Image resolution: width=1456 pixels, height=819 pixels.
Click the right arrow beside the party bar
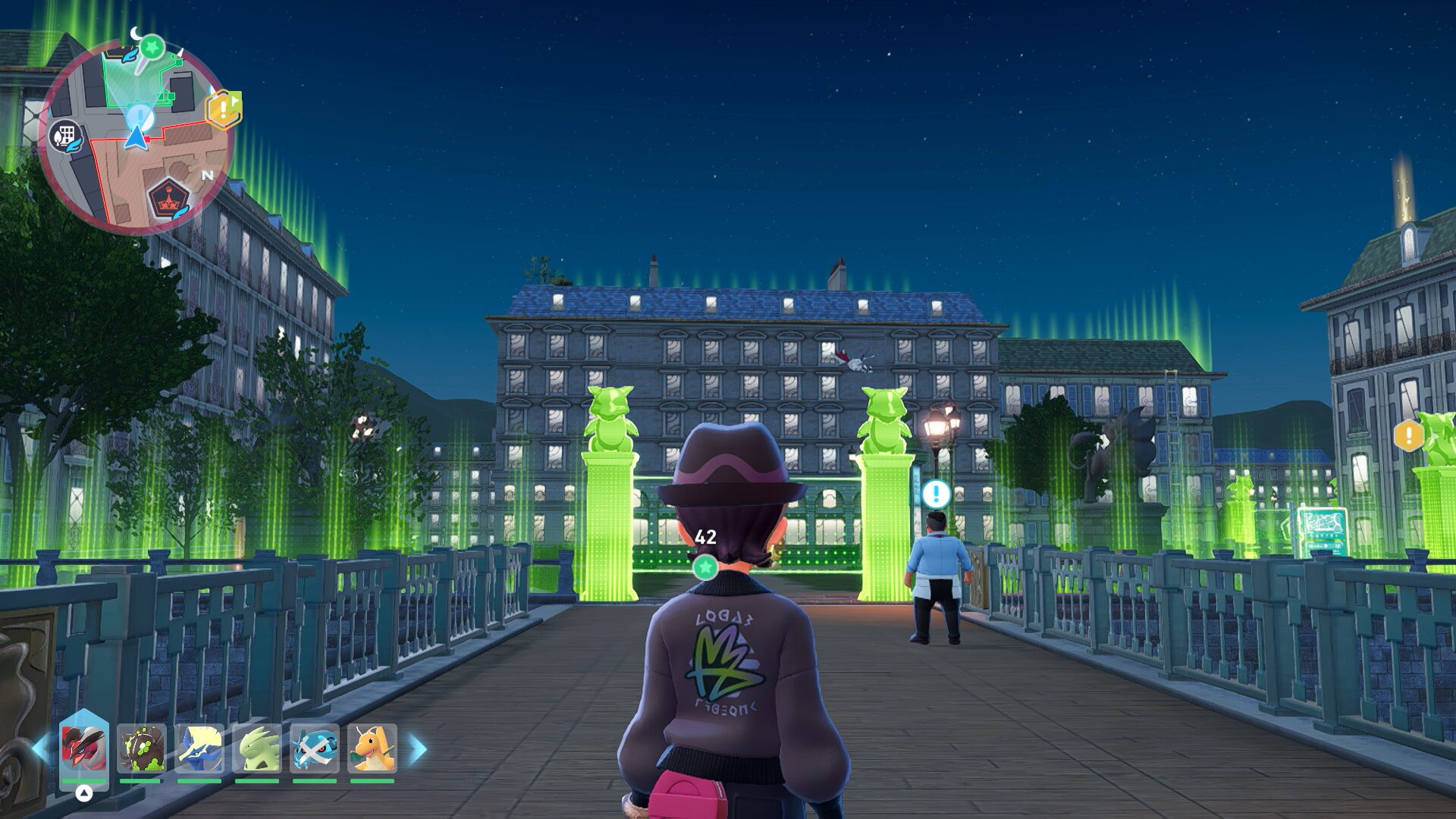coord(418,749)
